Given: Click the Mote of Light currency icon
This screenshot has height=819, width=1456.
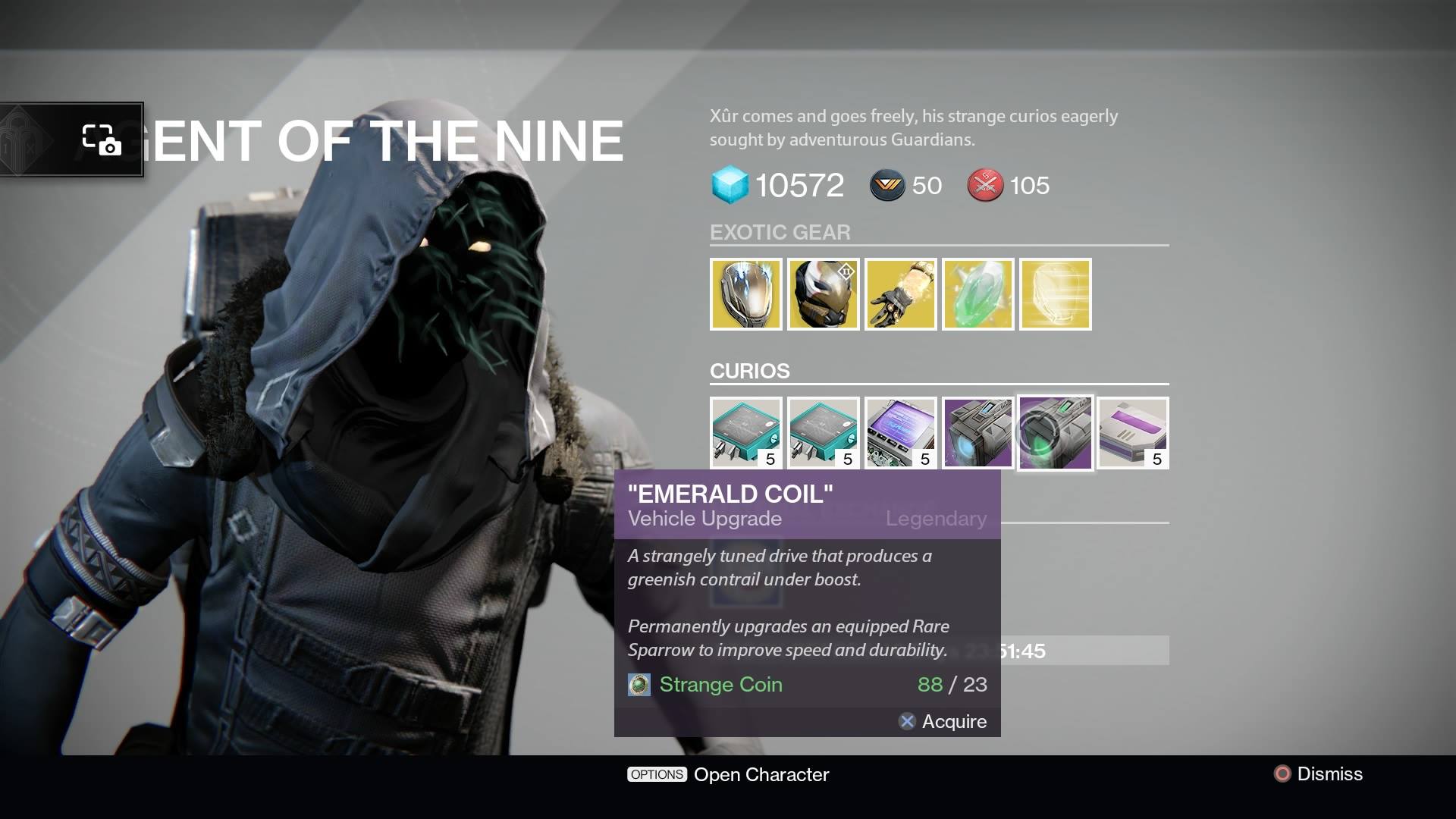Looking at the screenshot, I should pos(889,185).
